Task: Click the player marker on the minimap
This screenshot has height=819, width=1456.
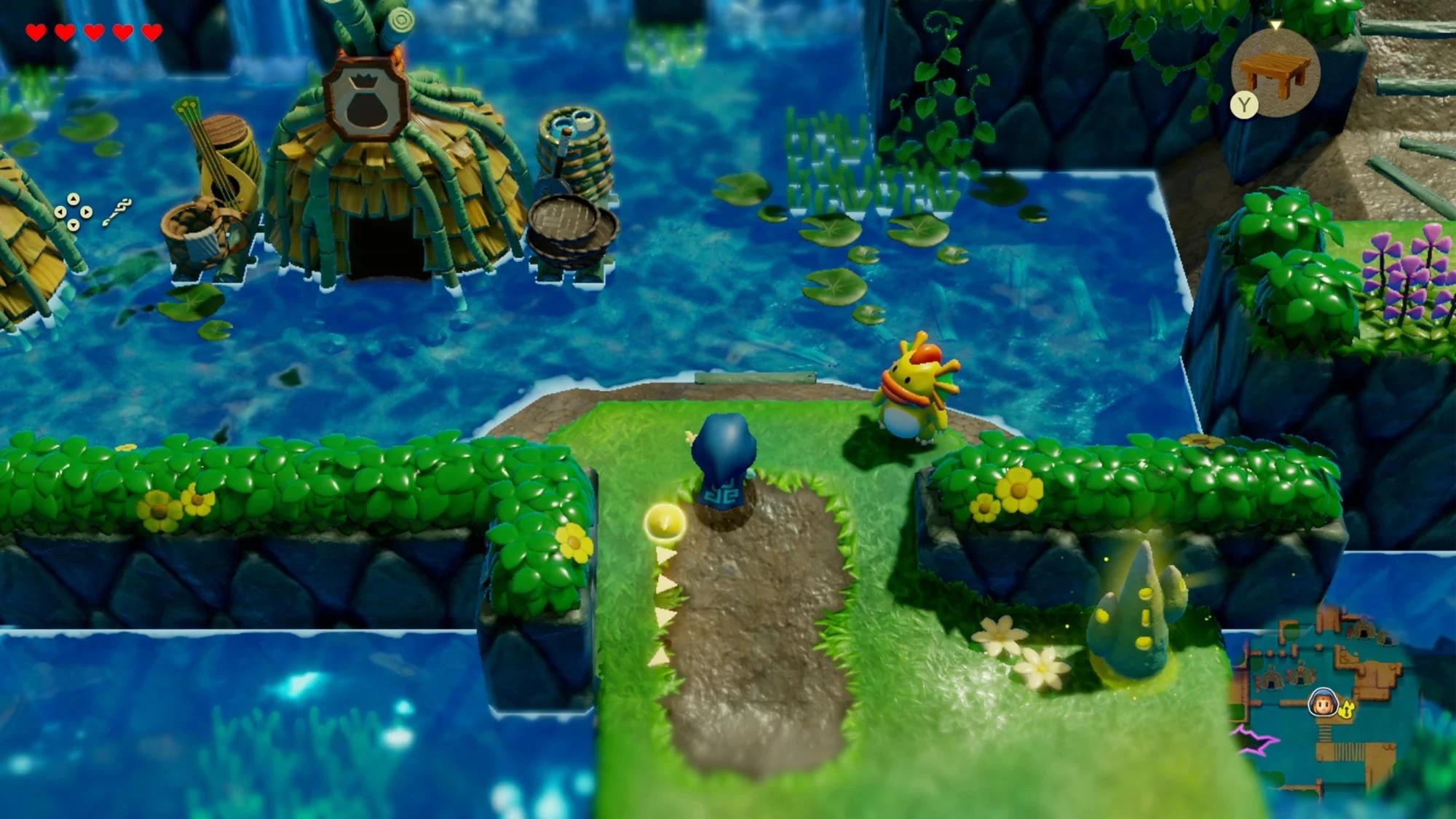Action: click(1323, 701)
